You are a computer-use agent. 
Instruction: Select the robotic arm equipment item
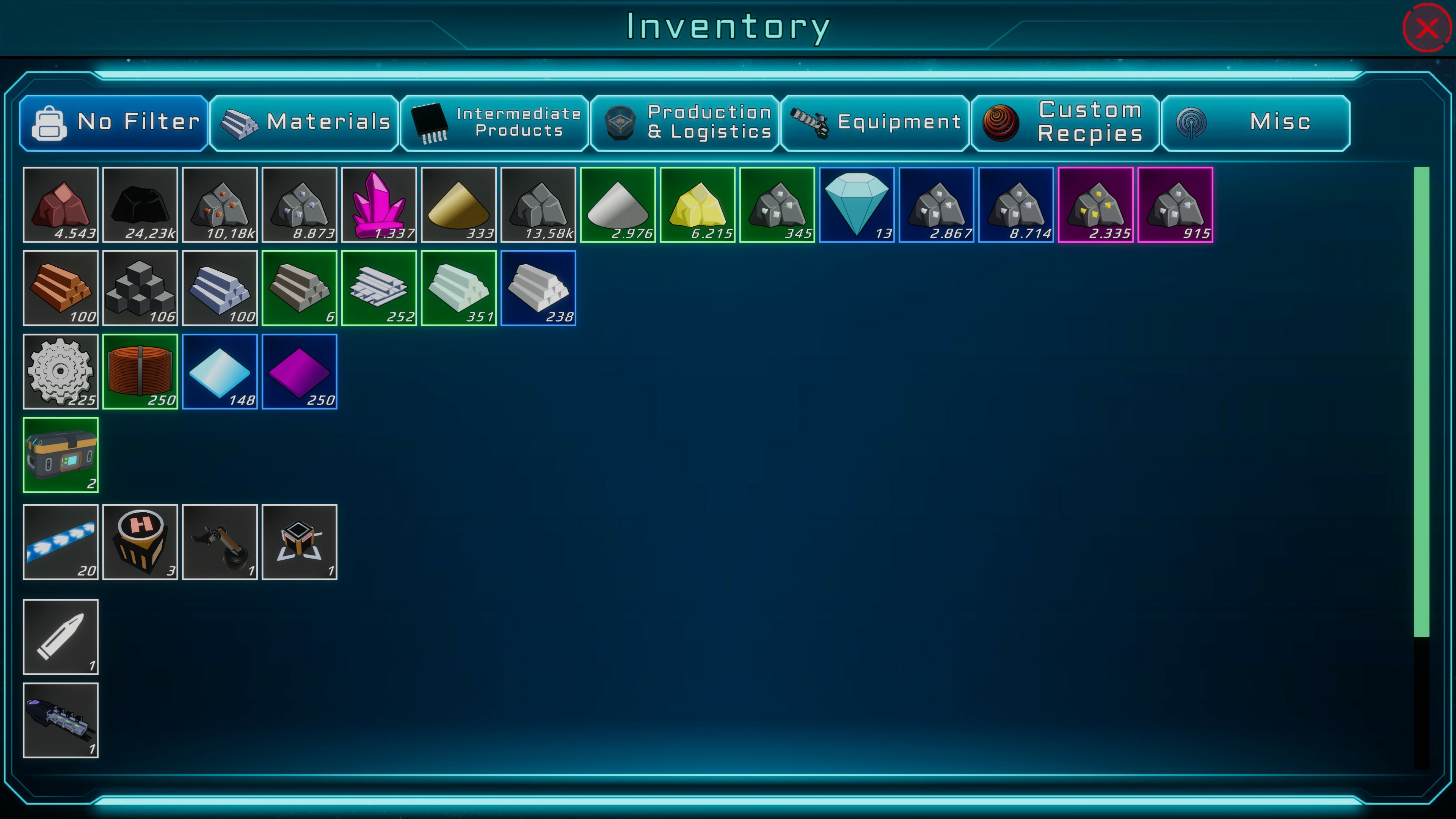click(220, 542)
